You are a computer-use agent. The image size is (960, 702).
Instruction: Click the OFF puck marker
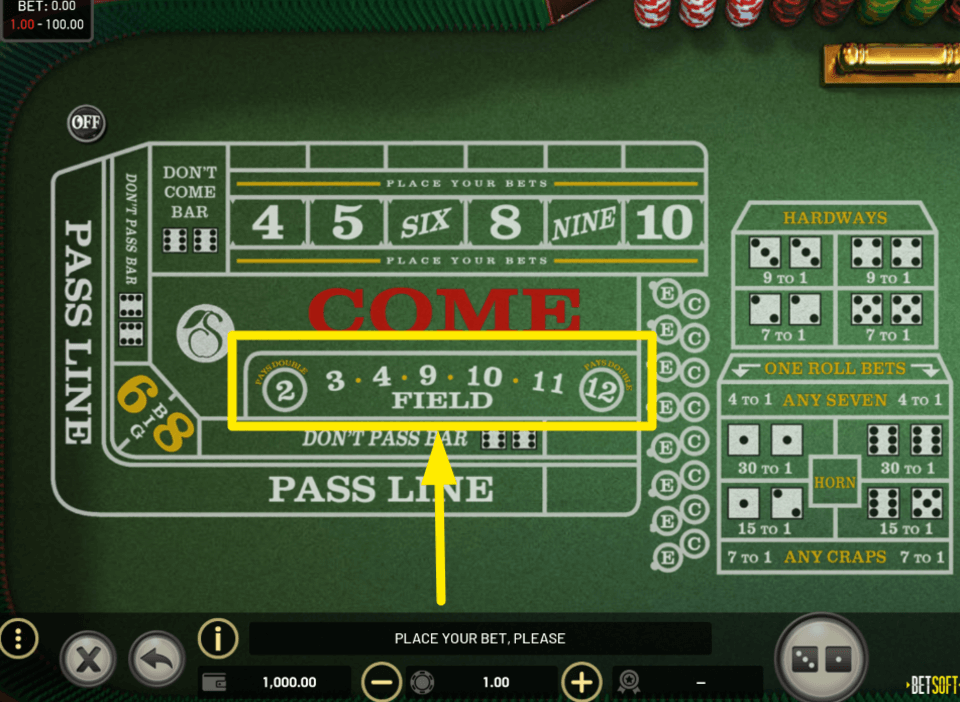point(86,123)
